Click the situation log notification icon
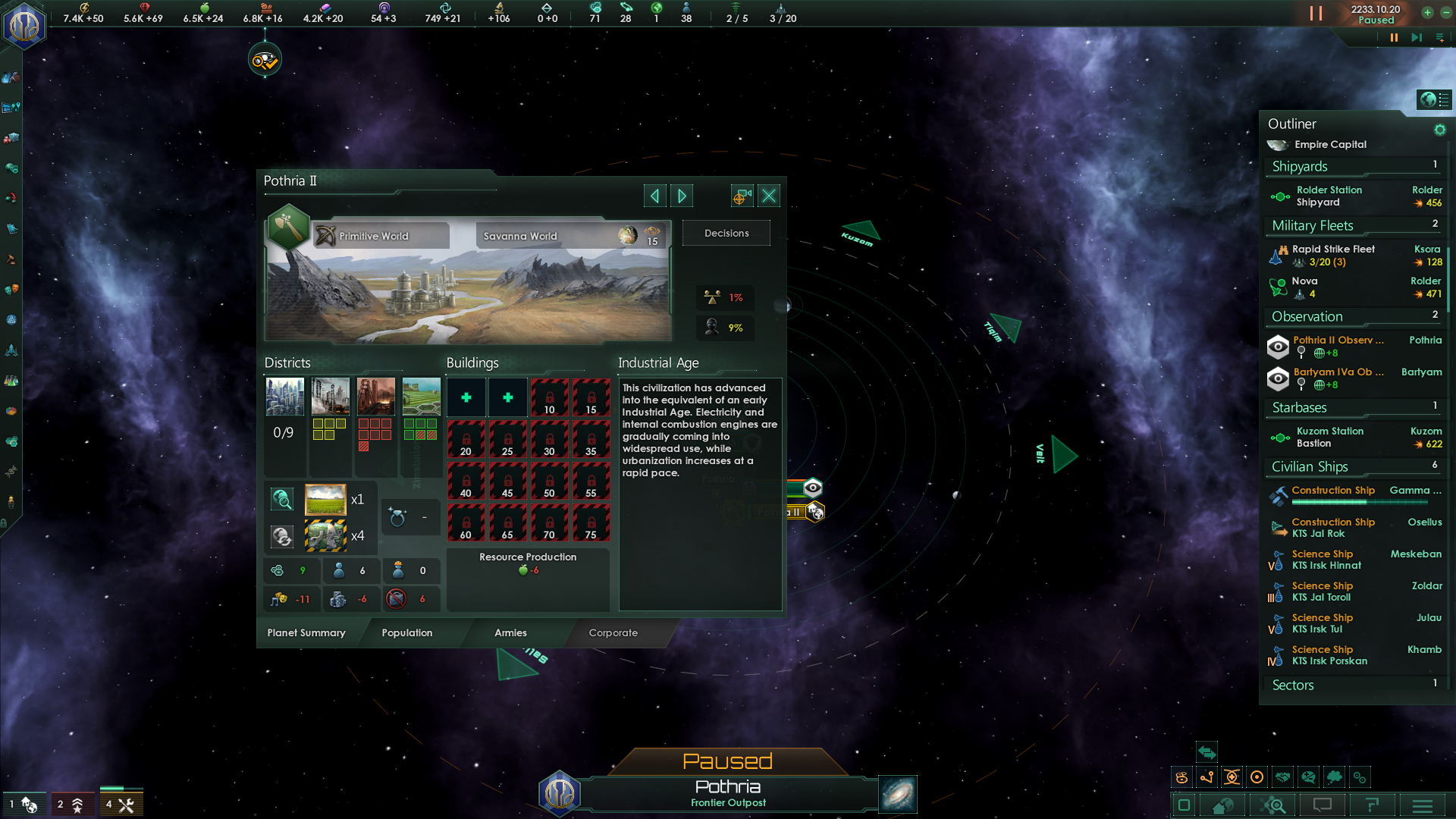The height and width of the screenshot is (819, 1456). point(265,61)
